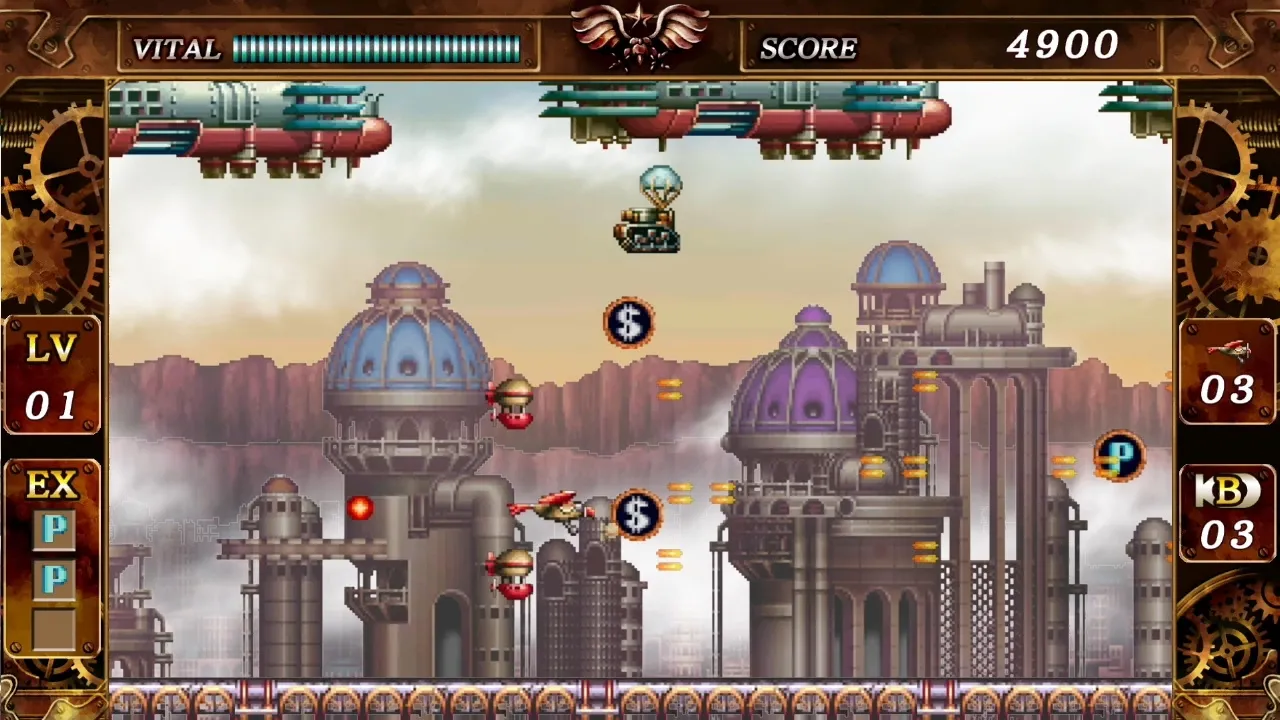Click the winged emblem at top center

[x=640, y=34]
